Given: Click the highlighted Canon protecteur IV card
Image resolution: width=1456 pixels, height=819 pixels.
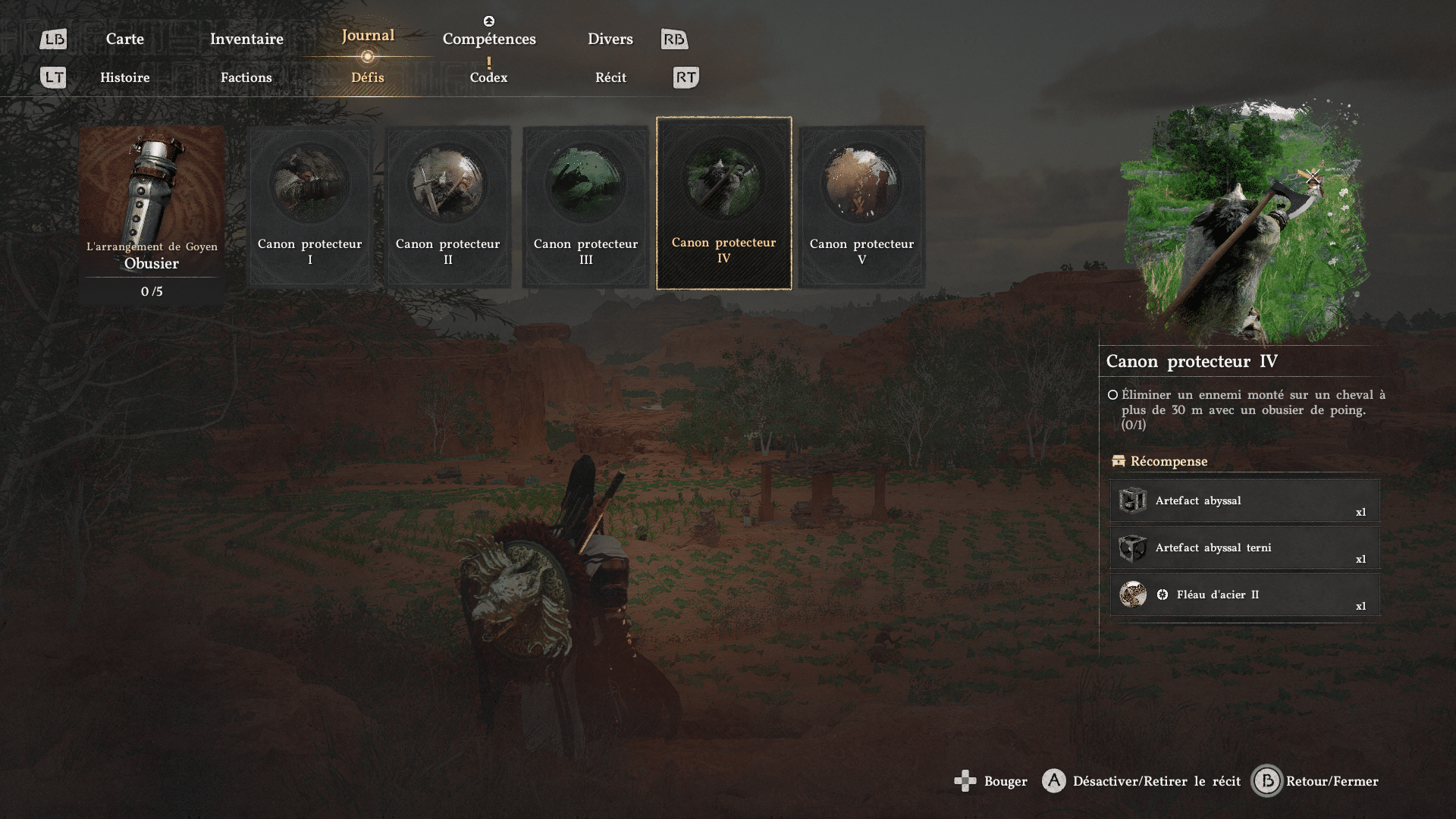Looking at the screenshot, I should [724, 203].
